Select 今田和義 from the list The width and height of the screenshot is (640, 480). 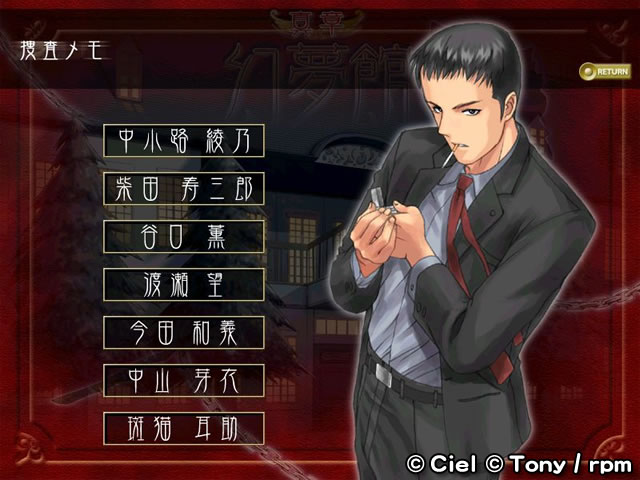(184, 332)
